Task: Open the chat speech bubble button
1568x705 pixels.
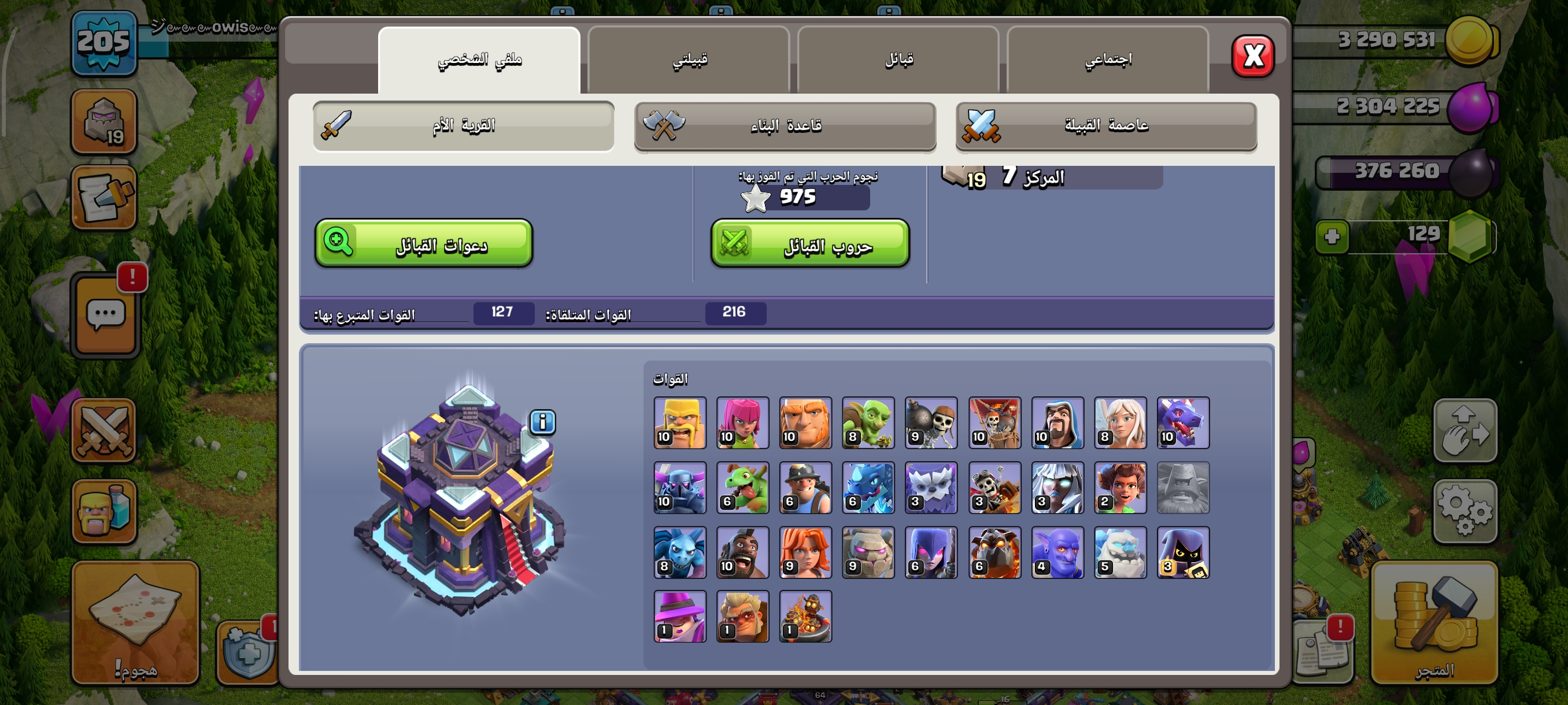Action: [x=106, y=314]
